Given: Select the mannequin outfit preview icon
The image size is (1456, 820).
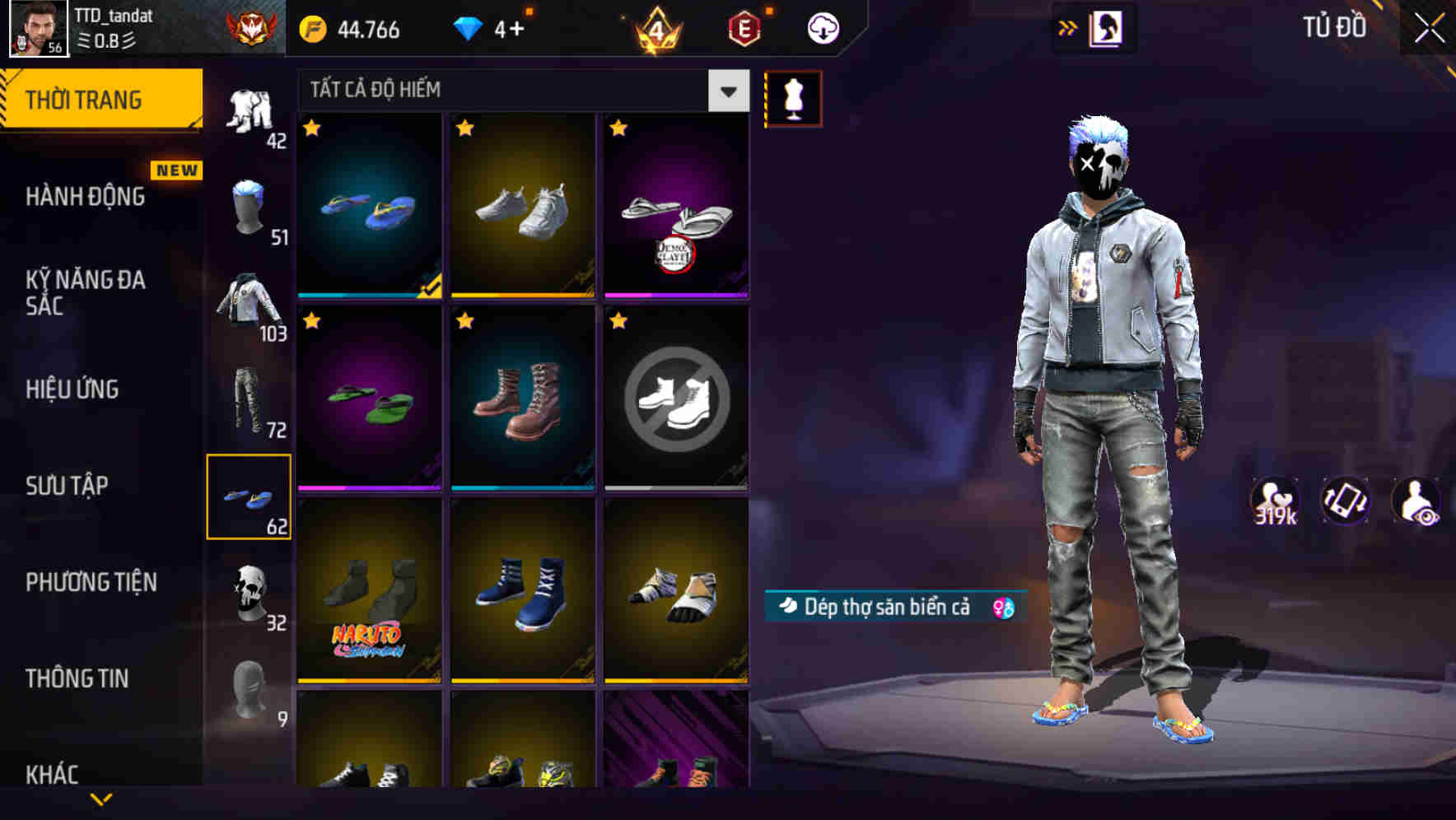Looking at the screenshot, I should (x=793, y=97).
